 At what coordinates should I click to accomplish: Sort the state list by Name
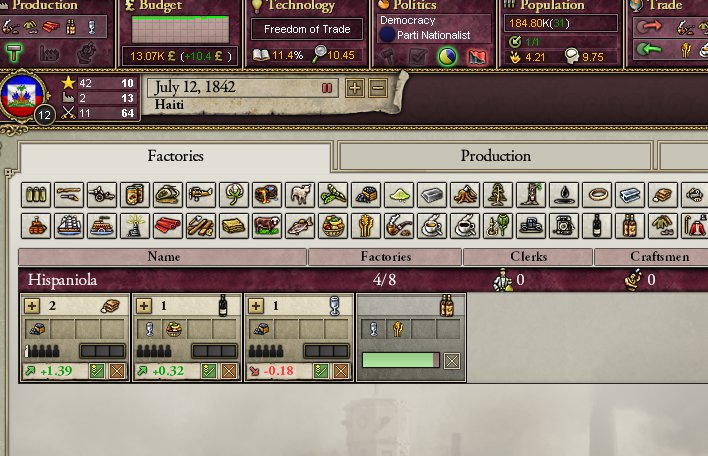click(x=163, y=257)
